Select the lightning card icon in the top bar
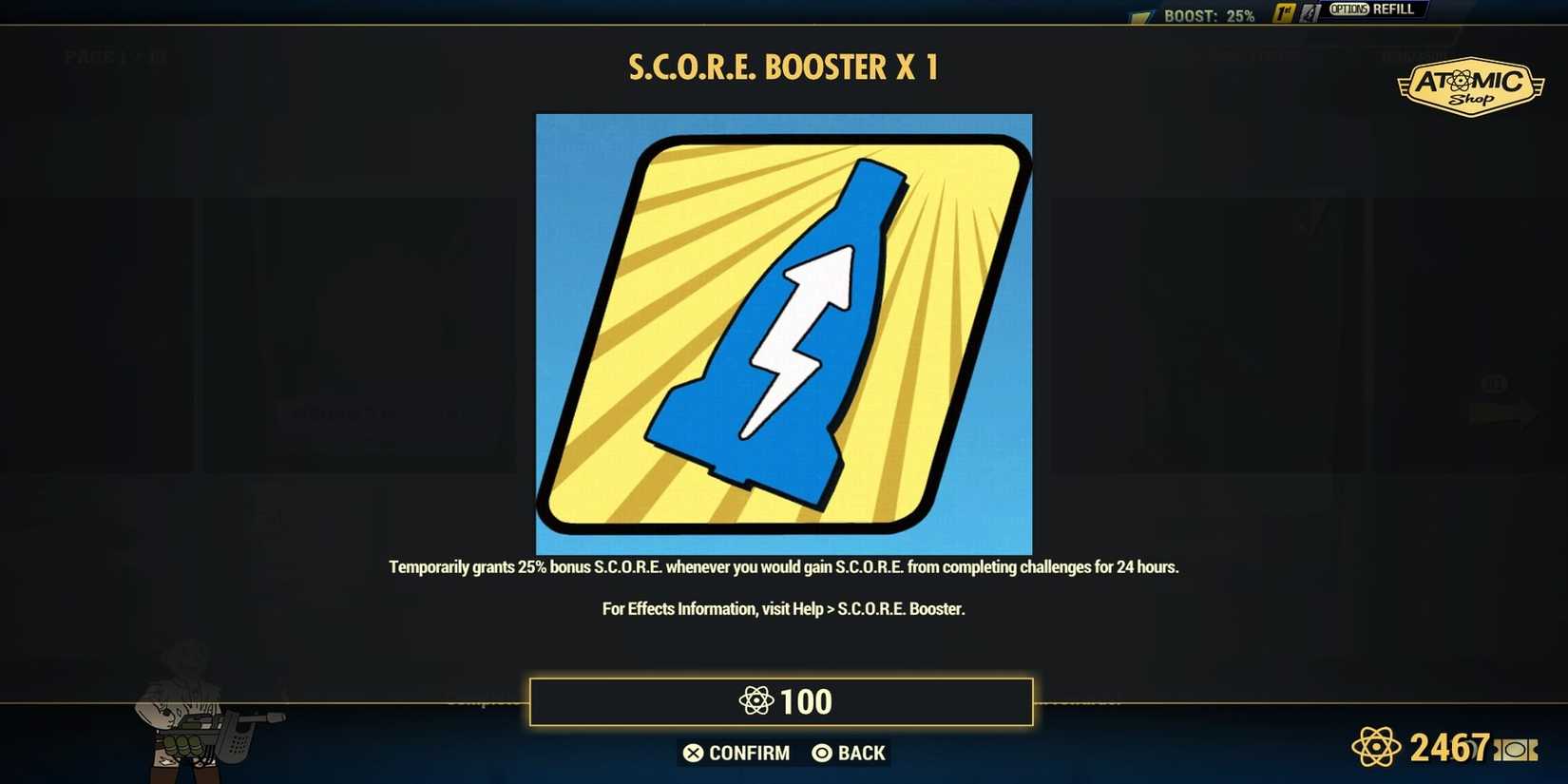 click(x=1310, y=11)
